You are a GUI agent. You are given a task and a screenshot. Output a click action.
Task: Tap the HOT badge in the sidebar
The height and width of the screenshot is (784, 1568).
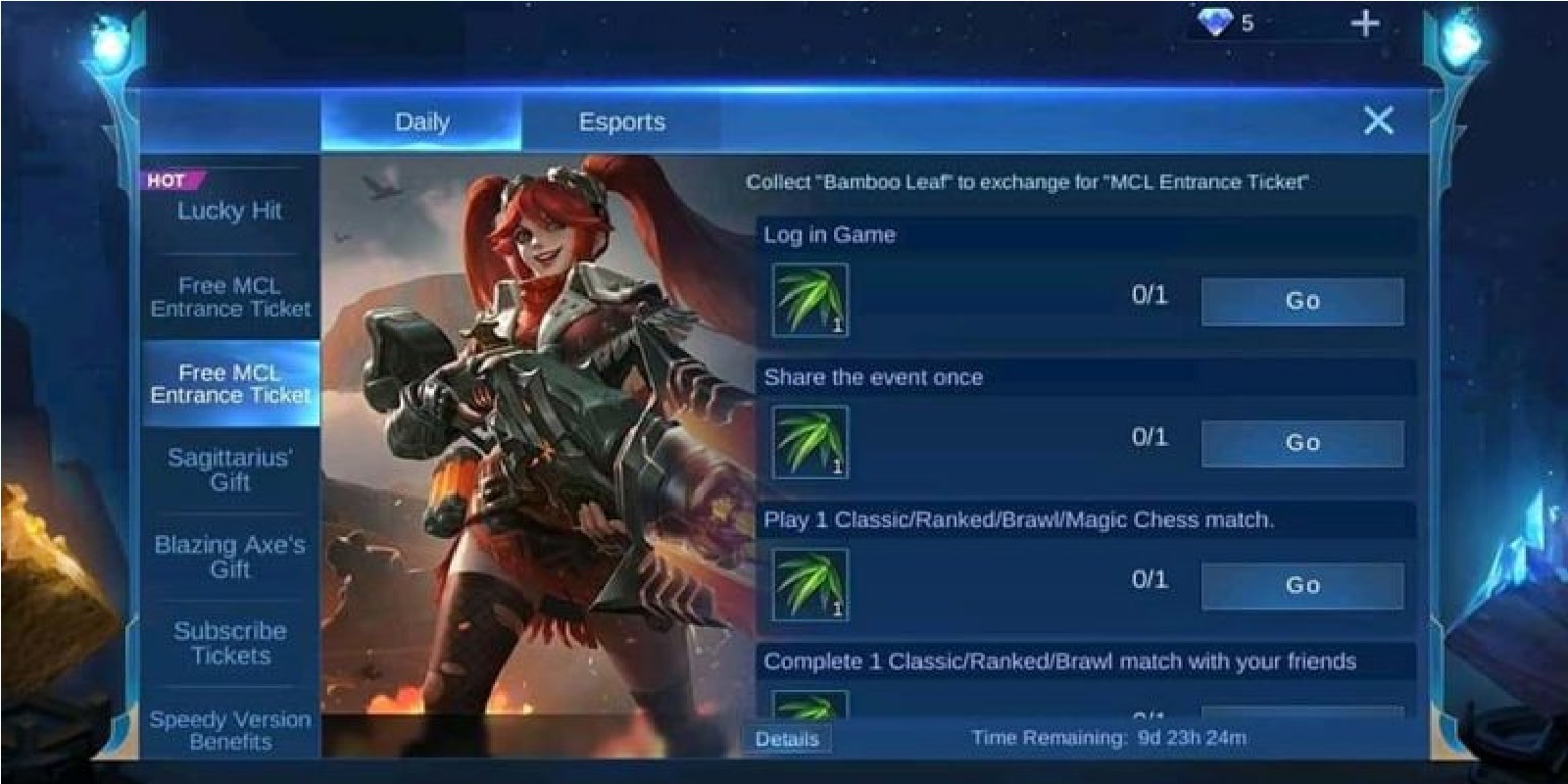coord(169,177)
